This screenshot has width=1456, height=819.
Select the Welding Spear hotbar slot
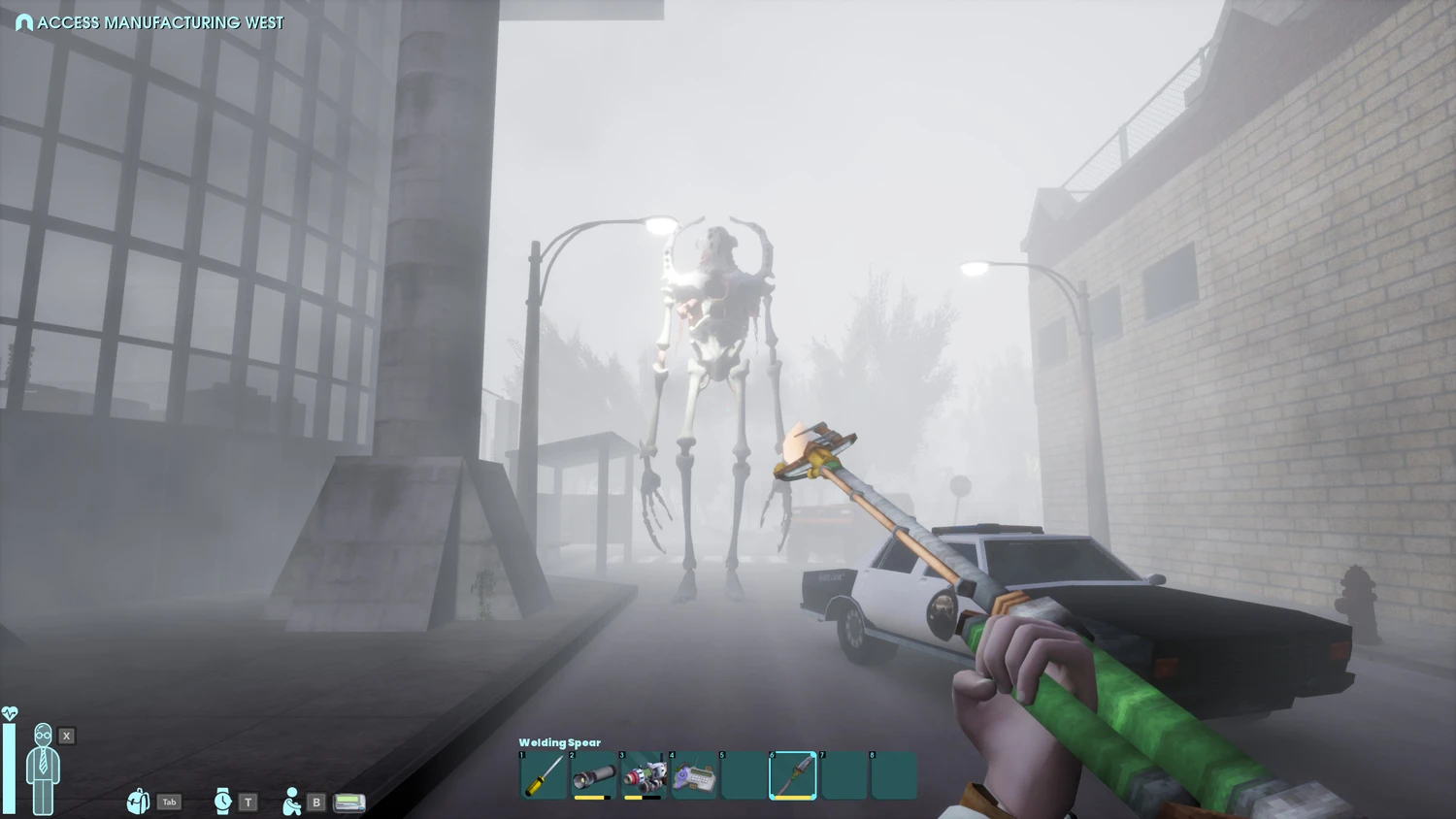(793, 775)
